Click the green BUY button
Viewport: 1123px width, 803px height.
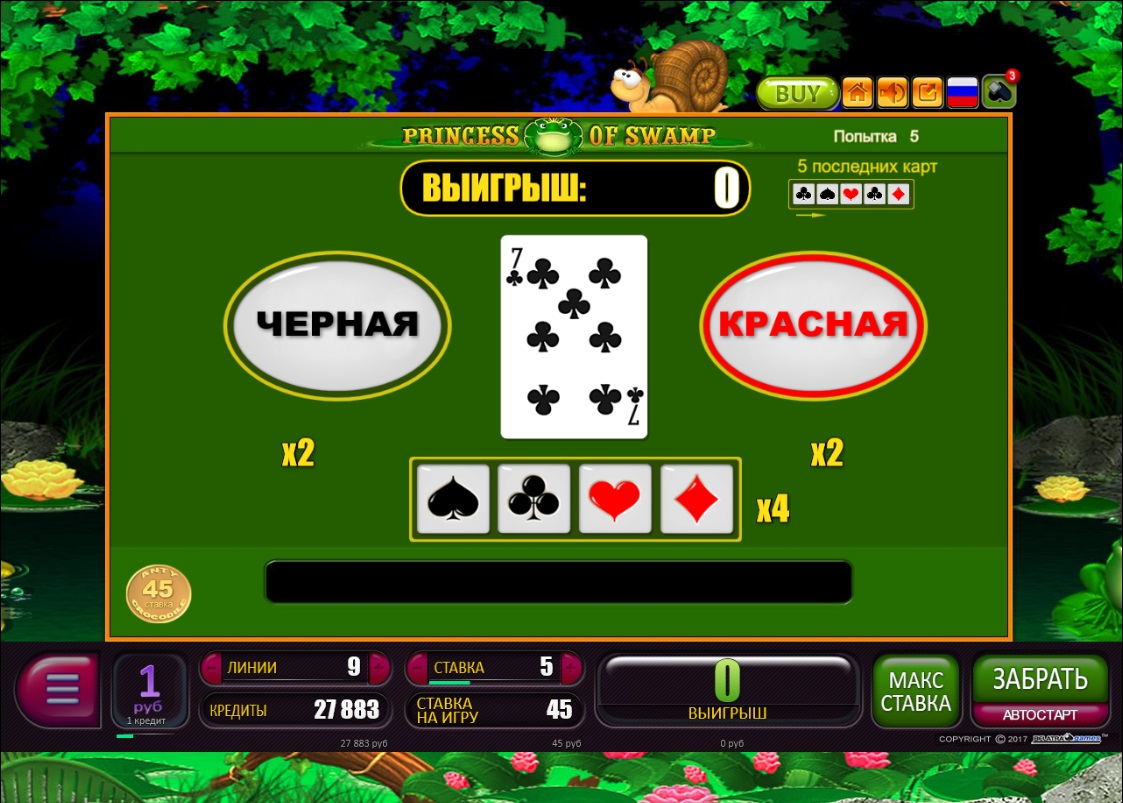click(796, 94)
